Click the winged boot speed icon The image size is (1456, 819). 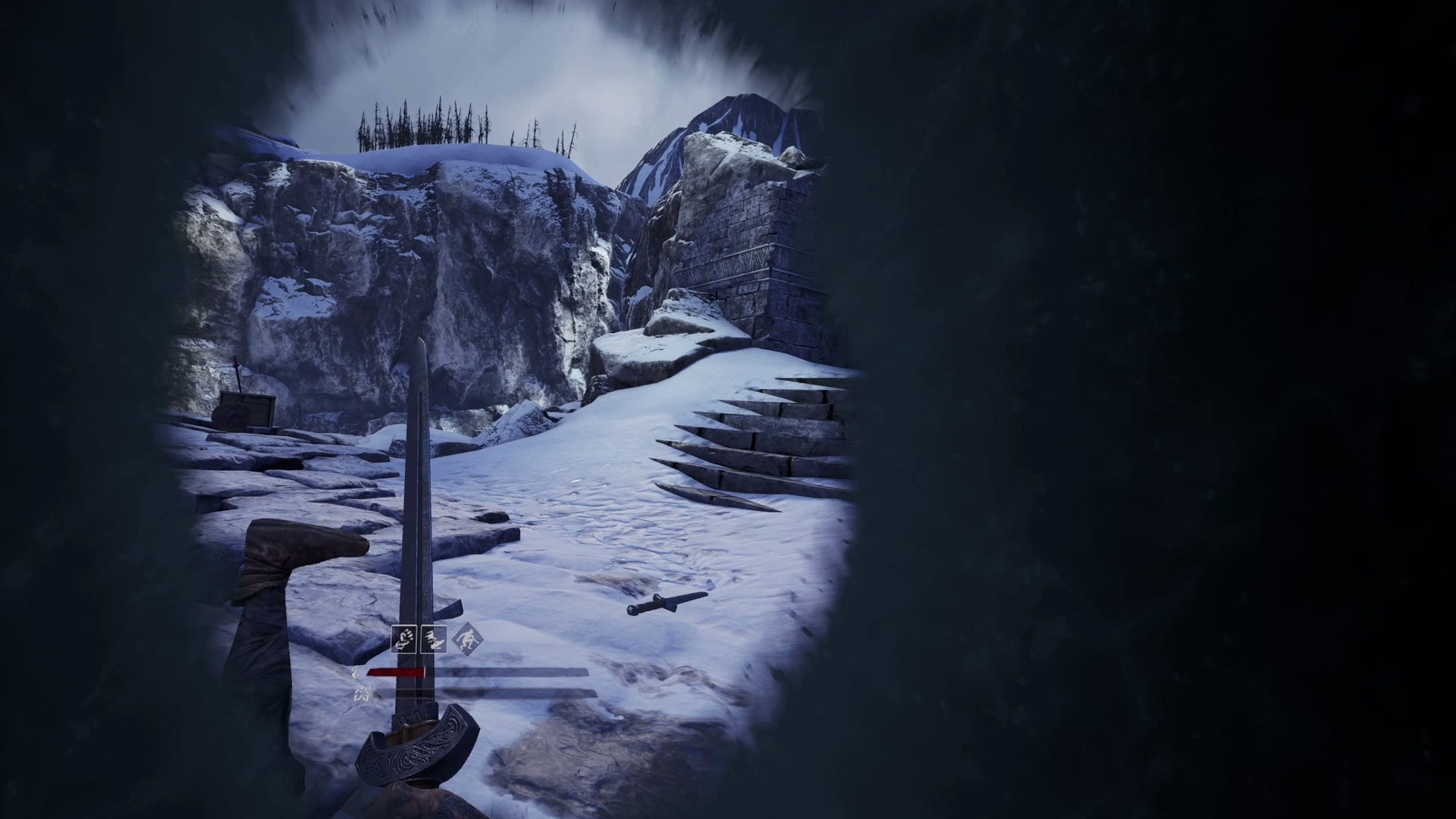coord(433,639)
